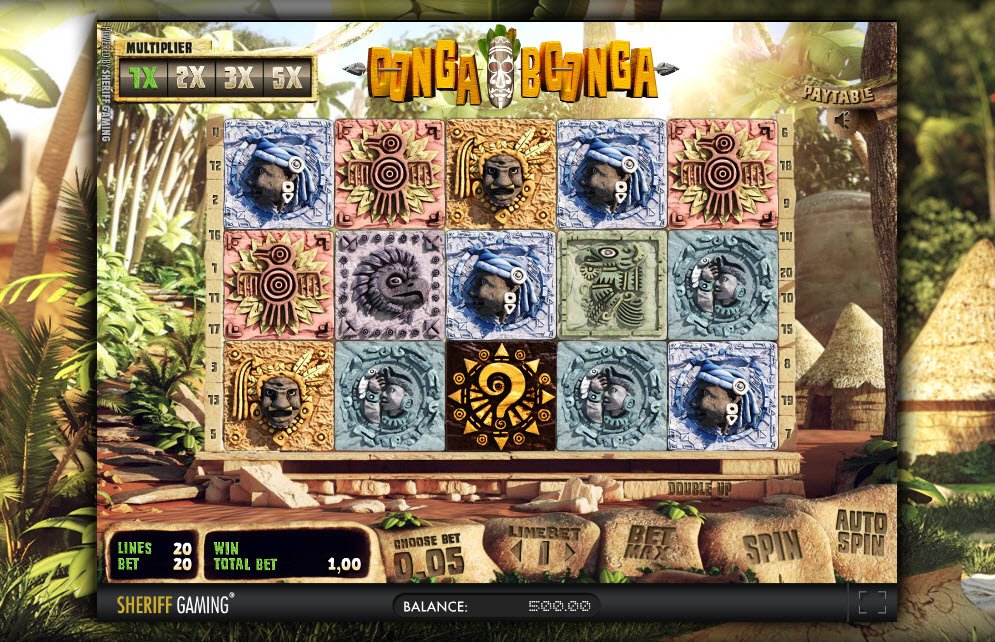Decrease line bet with left arrow

pos(516,552)
